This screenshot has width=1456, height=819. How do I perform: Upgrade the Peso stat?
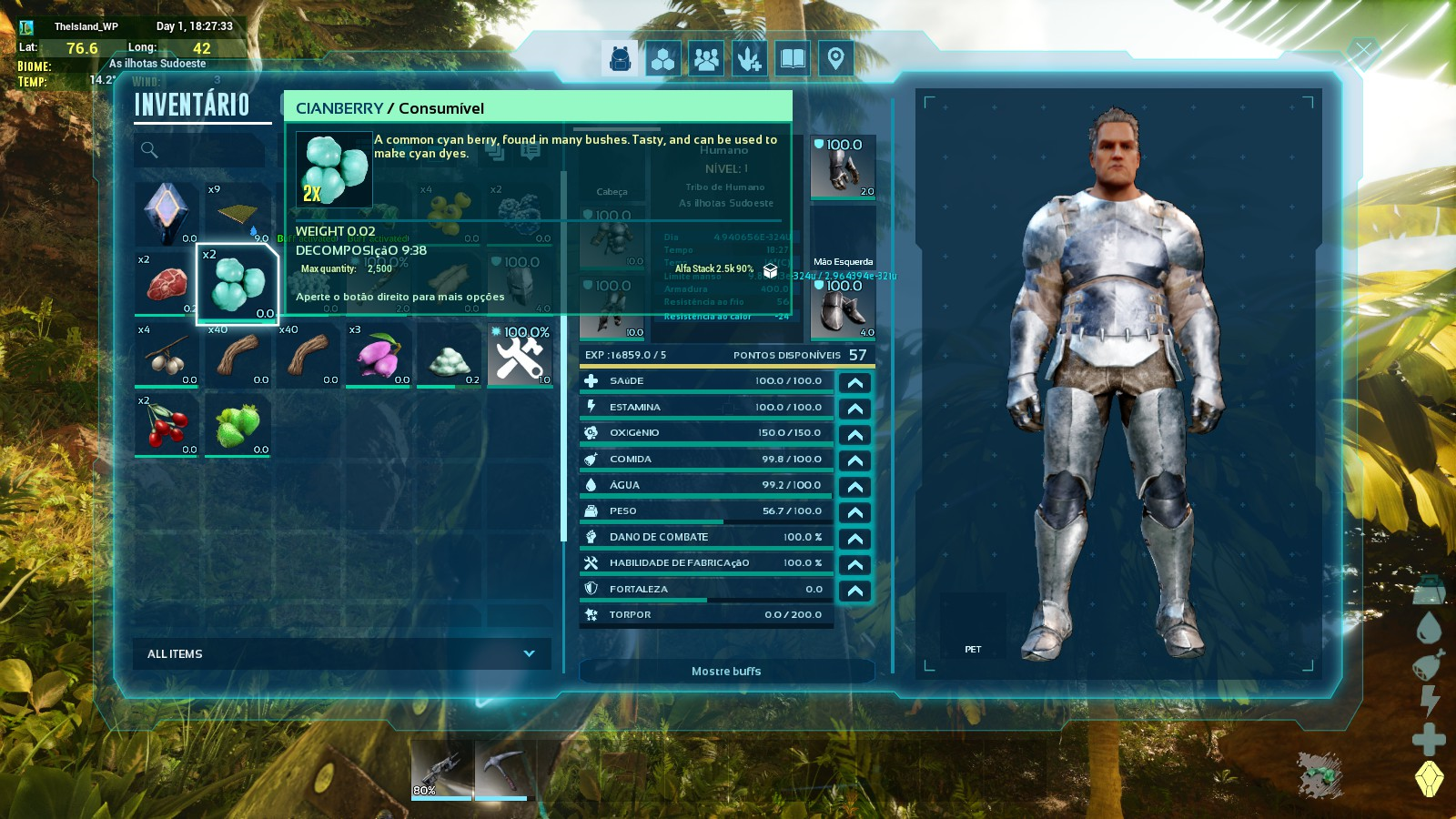pyautogui.click(x=854, y=512)
